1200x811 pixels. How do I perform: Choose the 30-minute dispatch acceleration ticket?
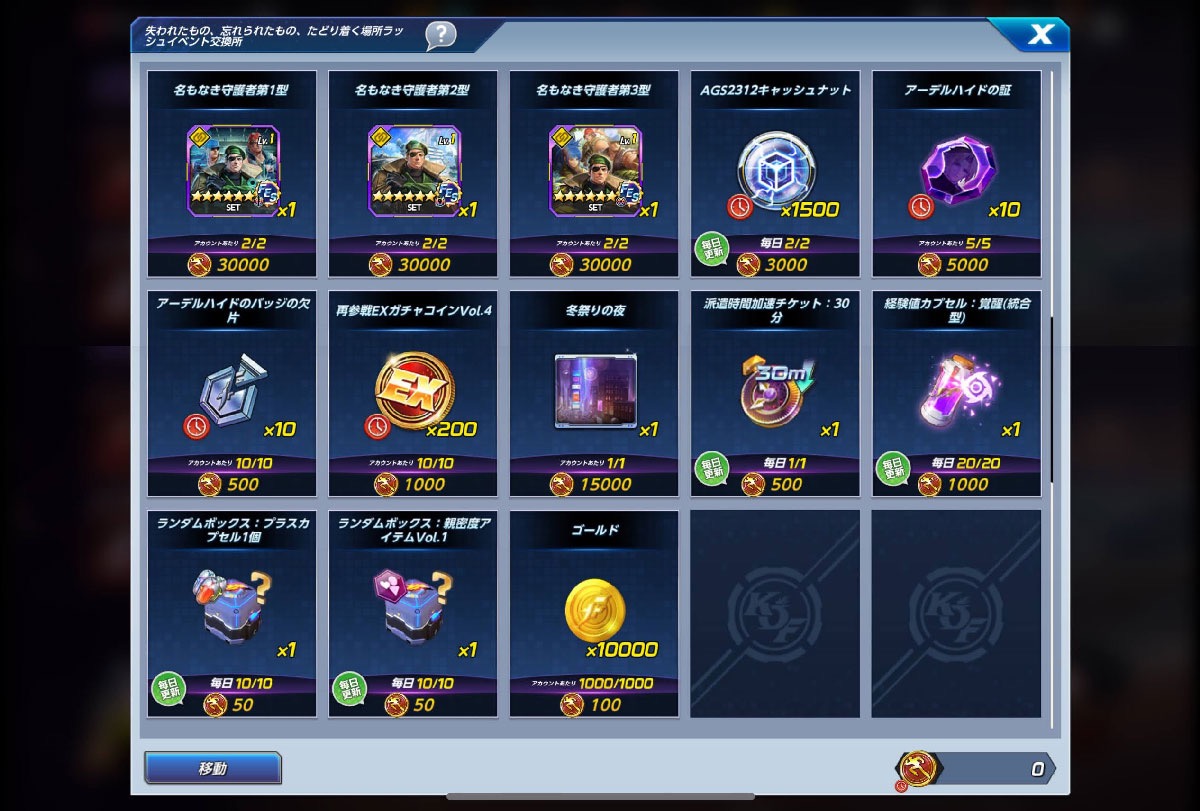[775, 392]
